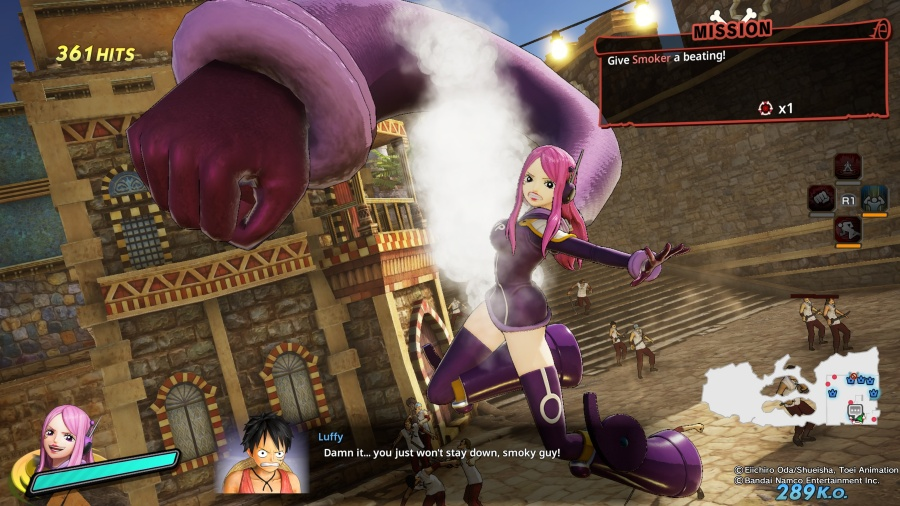Viewport: 900px width, 506px height.
Task: Click the speech bubble marker on minimap
Action: tap(856, 410)
